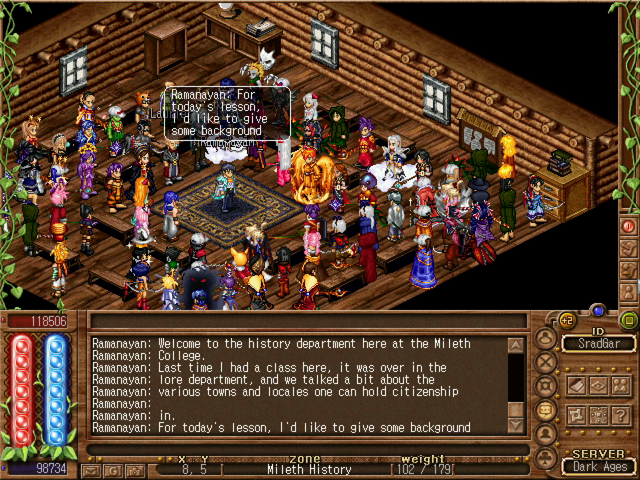Click the question mark help button
The image size is (640, 480).
pyautogui.click(x=621, y=415)
